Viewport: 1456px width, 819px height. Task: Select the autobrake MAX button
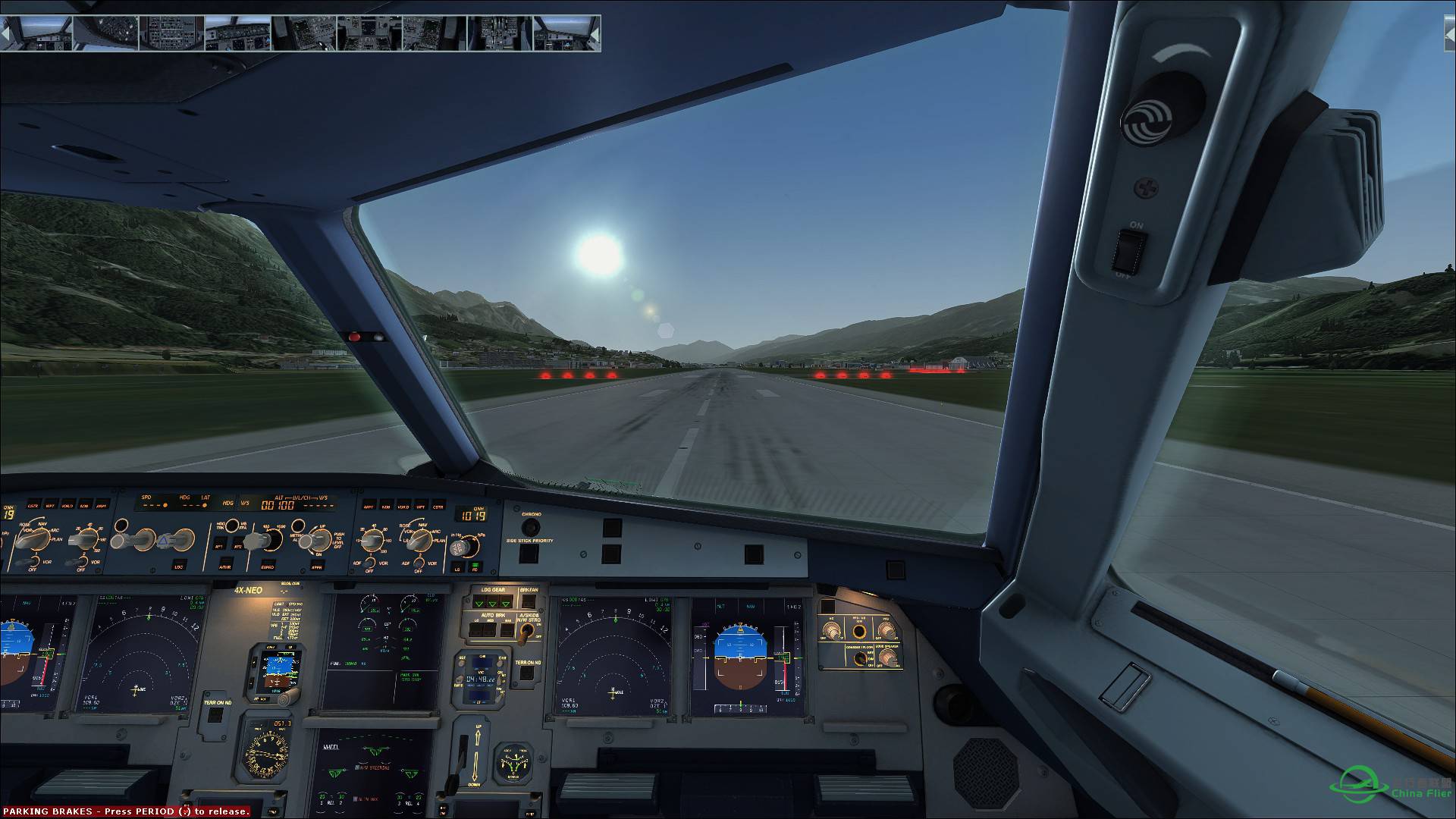pos(506,629)
